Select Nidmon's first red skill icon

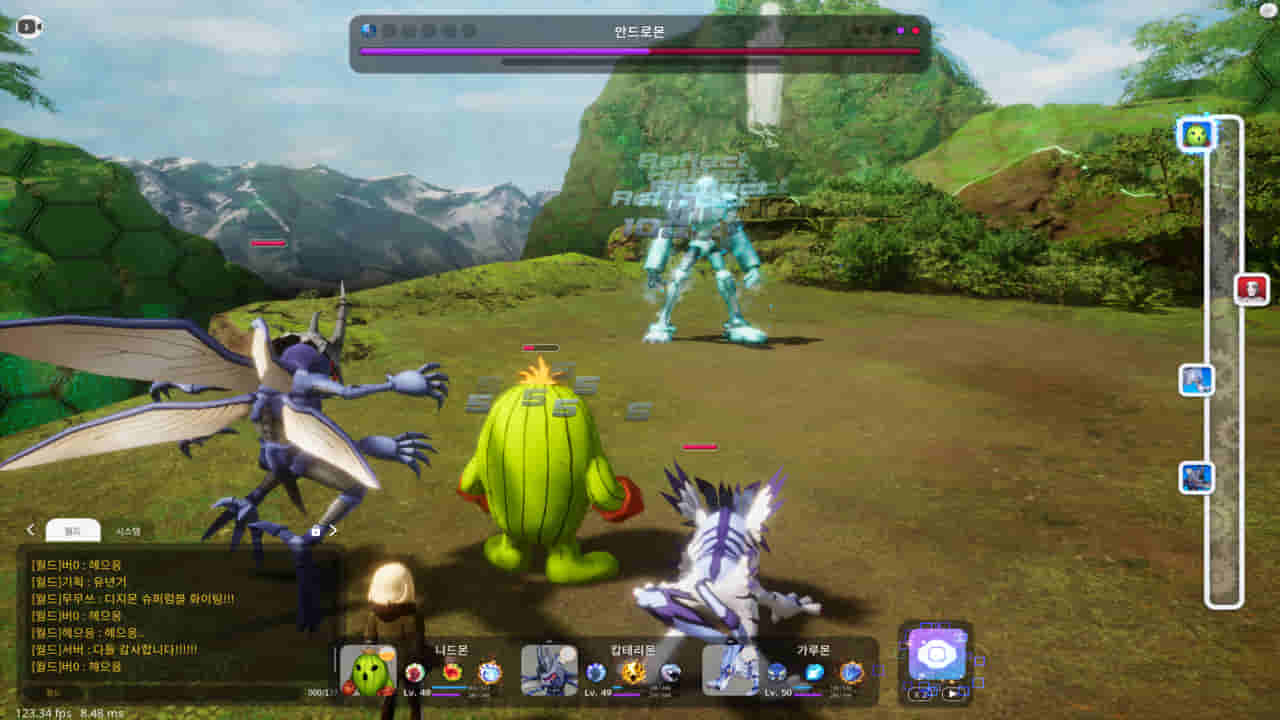point(412,671)
